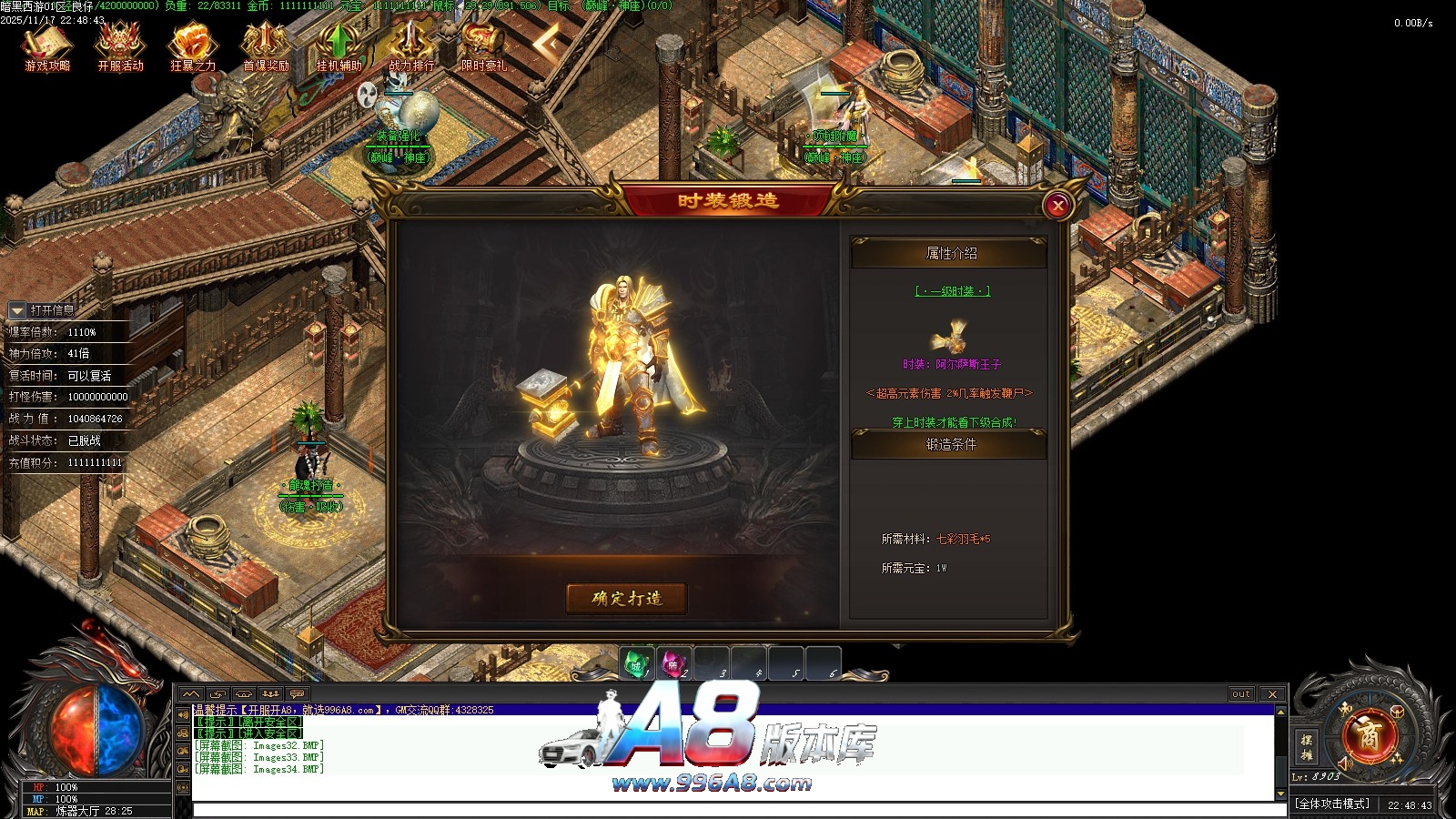
Task: Open the 开服活动 server events
Action: click(x=120, y=47)
